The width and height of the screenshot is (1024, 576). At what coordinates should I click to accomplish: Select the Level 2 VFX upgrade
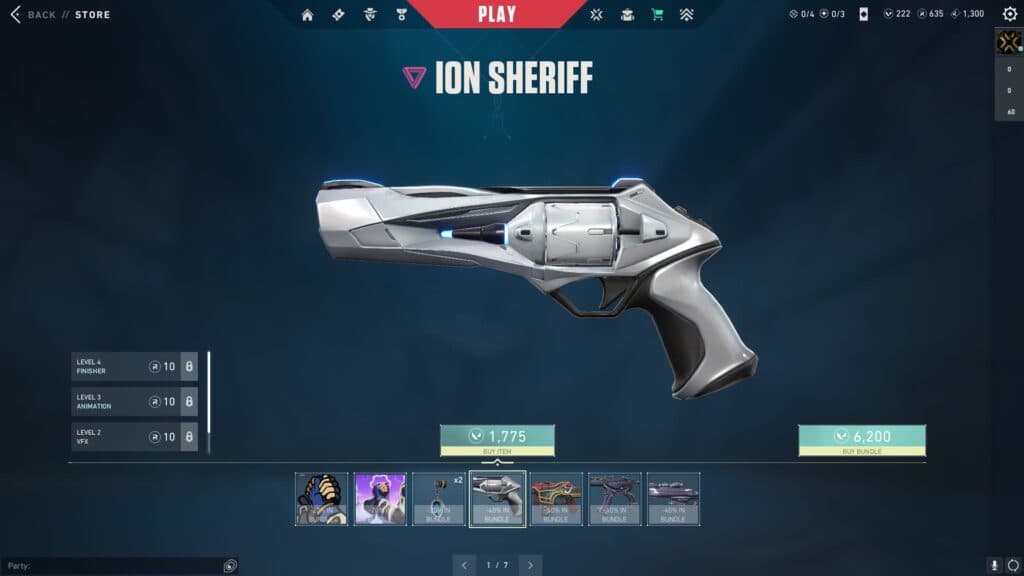pyautogui.click(x=134, y=437)
